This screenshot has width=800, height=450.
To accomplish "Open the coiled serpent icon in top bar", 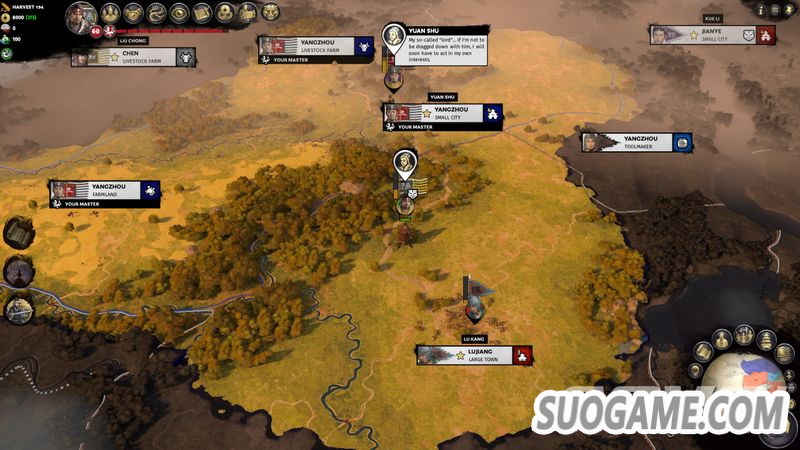I will [x=156, y=13].
